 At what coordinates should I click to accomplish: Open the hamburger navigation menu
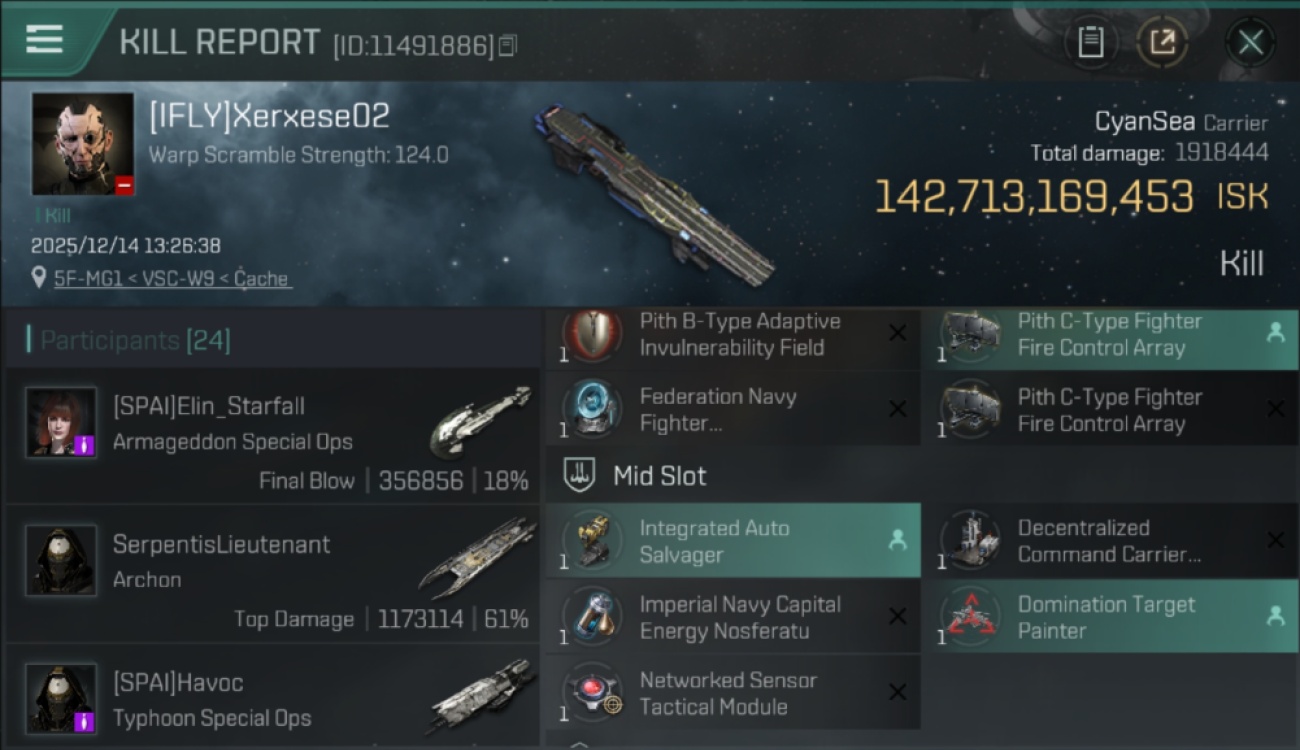tap(42, 41)
